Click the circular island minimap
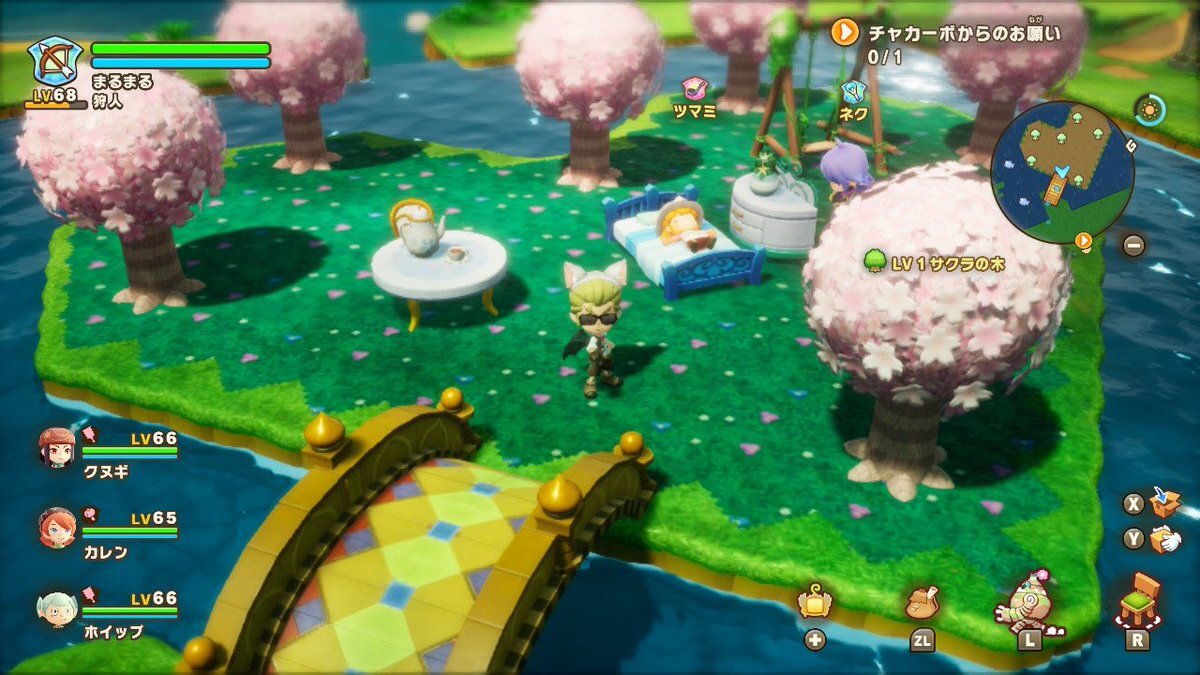This screenshot has width=1200, height=675. pyautogui.click(x=1062, y=172)
